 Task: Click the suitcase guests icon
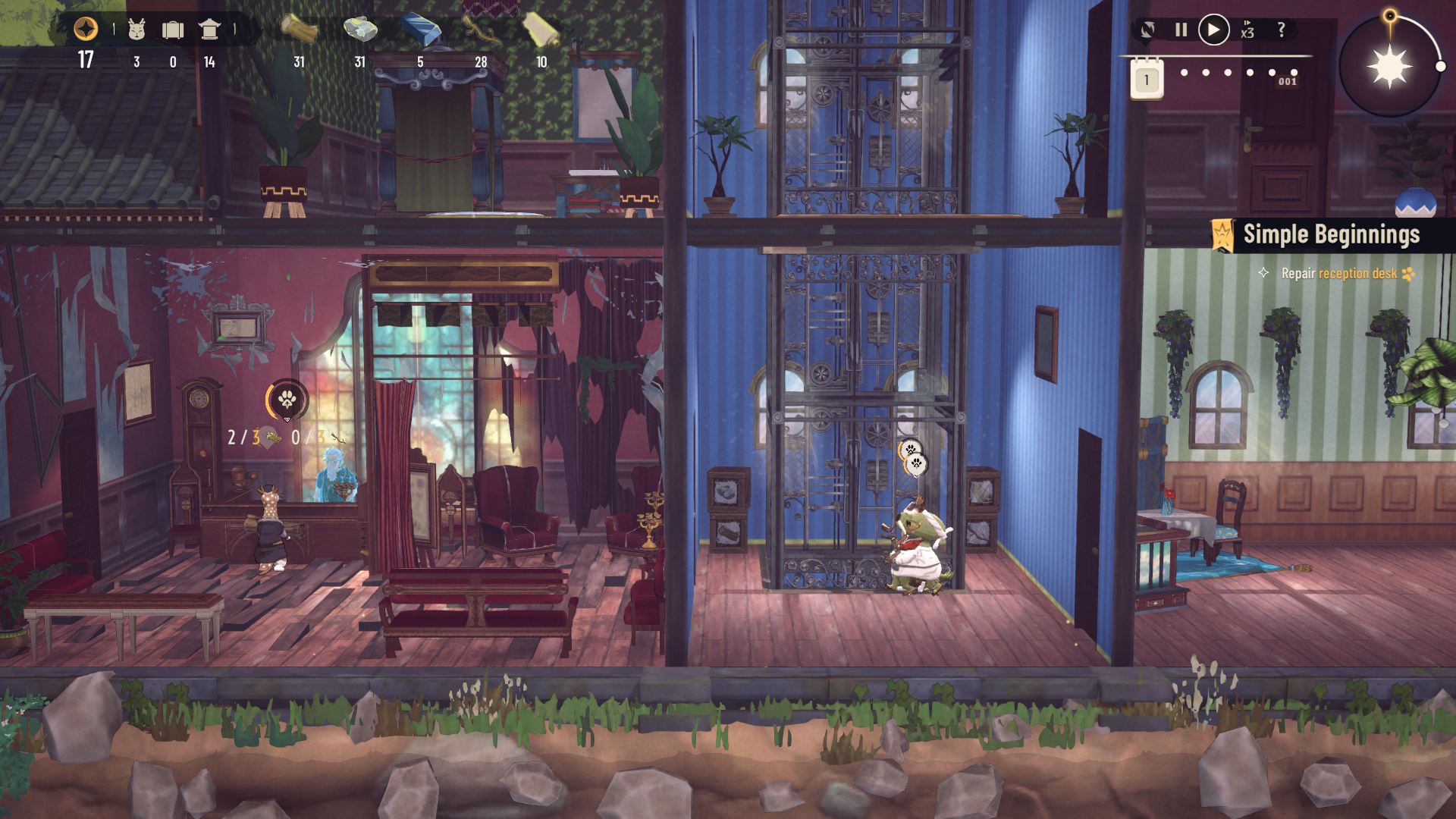pos(173,30)
